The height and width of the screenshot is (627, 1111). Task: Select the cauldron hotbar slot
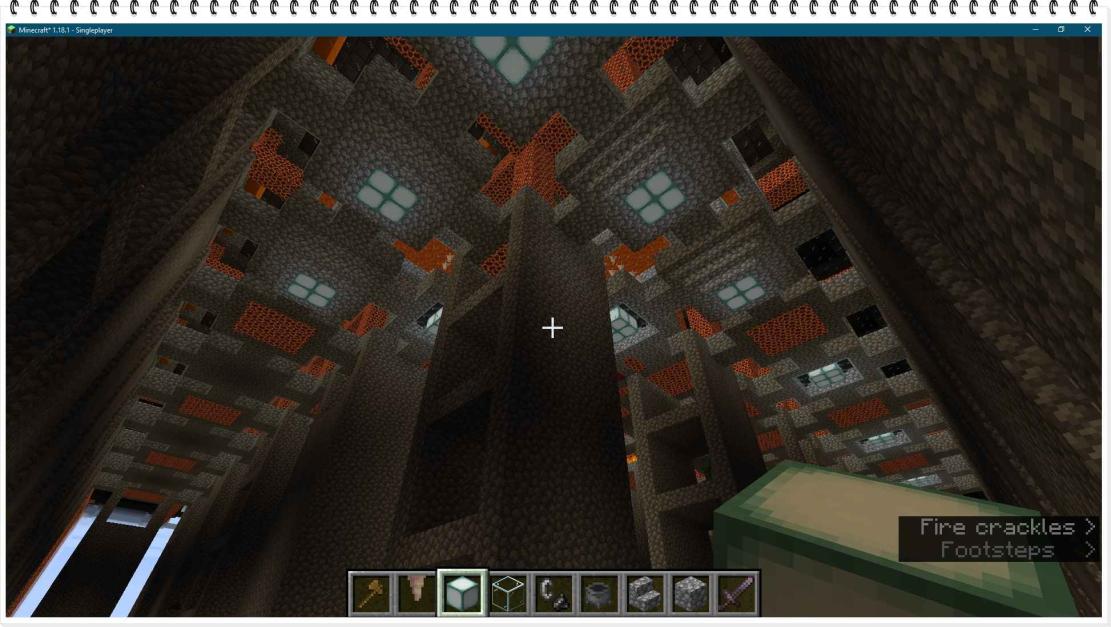tap(599, 594)
